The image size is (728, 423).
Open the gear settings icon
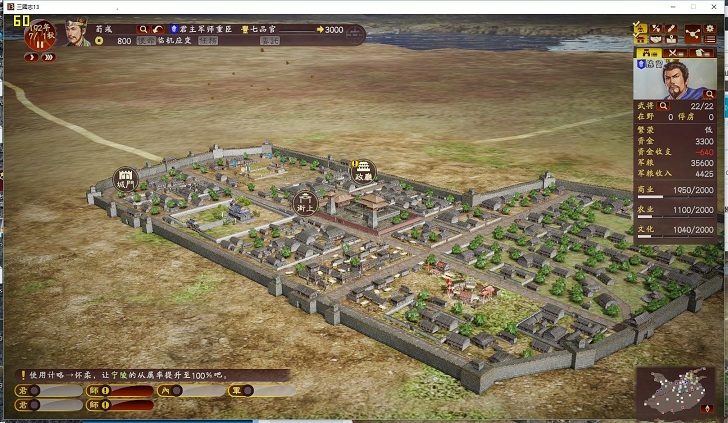click(x=710, y=29)
